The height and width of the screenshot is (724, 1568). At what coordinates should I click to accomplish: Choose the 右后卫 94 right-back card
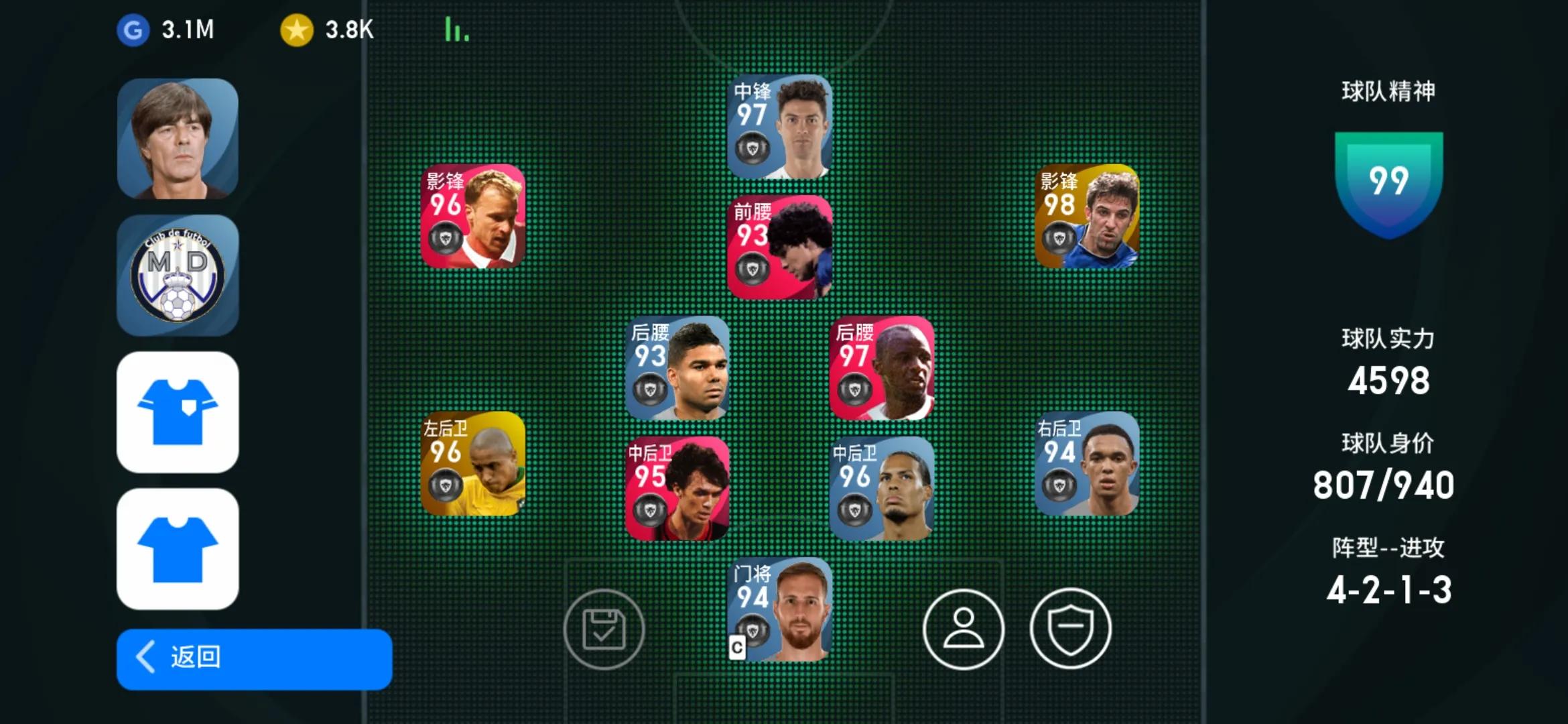click(1086, 464)
